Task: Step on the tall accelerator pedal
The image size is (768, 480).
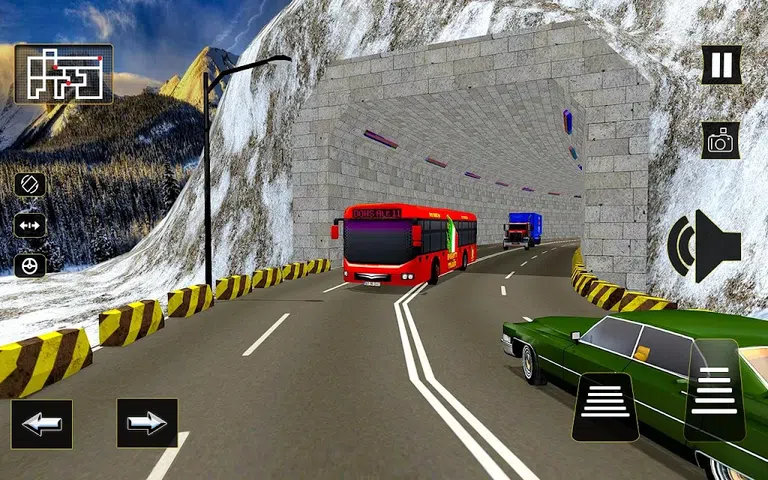Action: point(715,390)
